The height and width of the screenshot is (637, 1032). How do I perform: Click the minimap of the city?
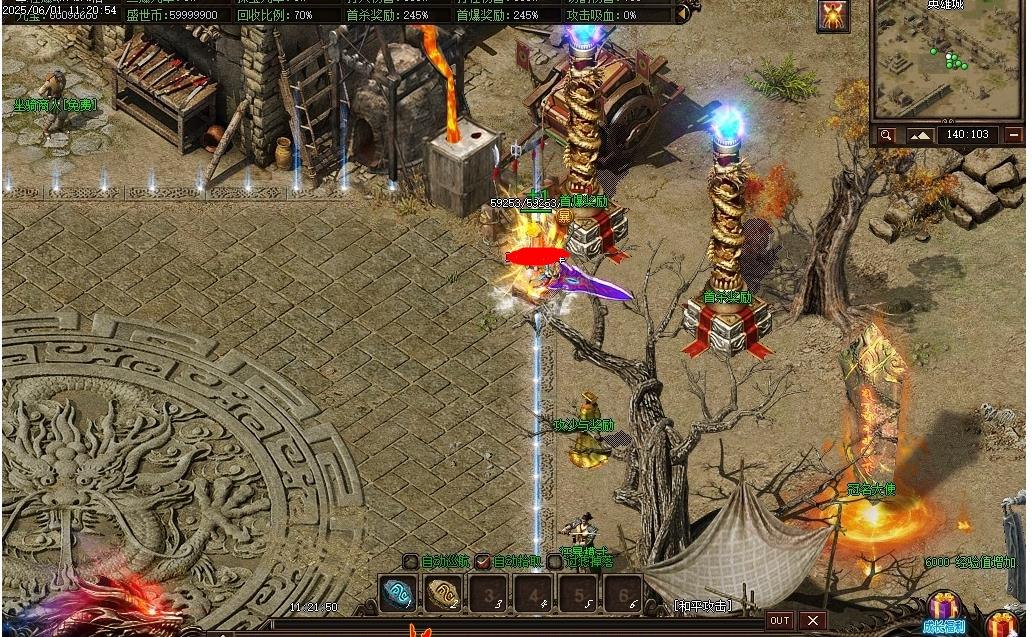947,62
